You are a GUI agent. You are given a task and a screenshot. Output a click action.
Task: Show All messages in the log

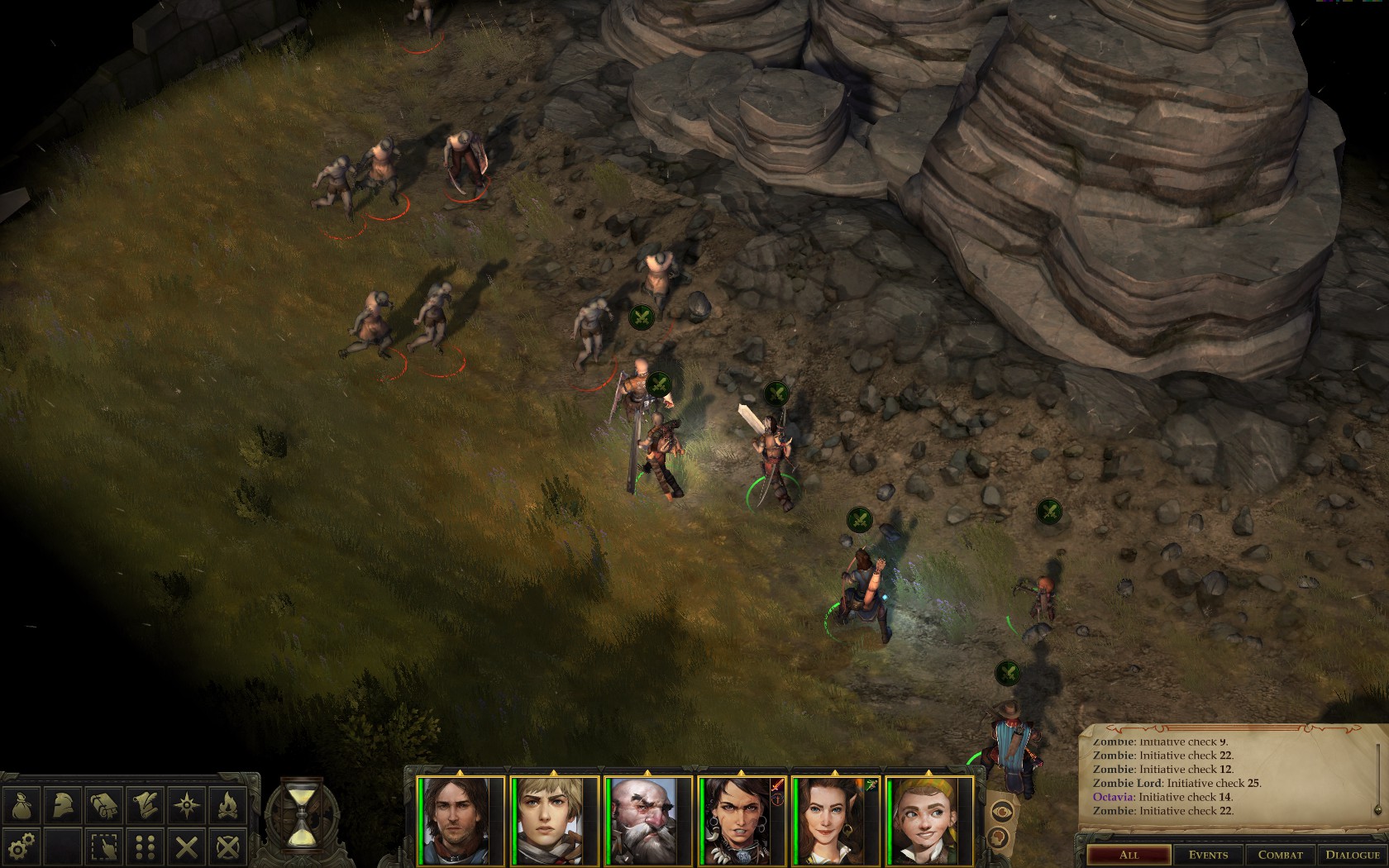(1128, 855)
